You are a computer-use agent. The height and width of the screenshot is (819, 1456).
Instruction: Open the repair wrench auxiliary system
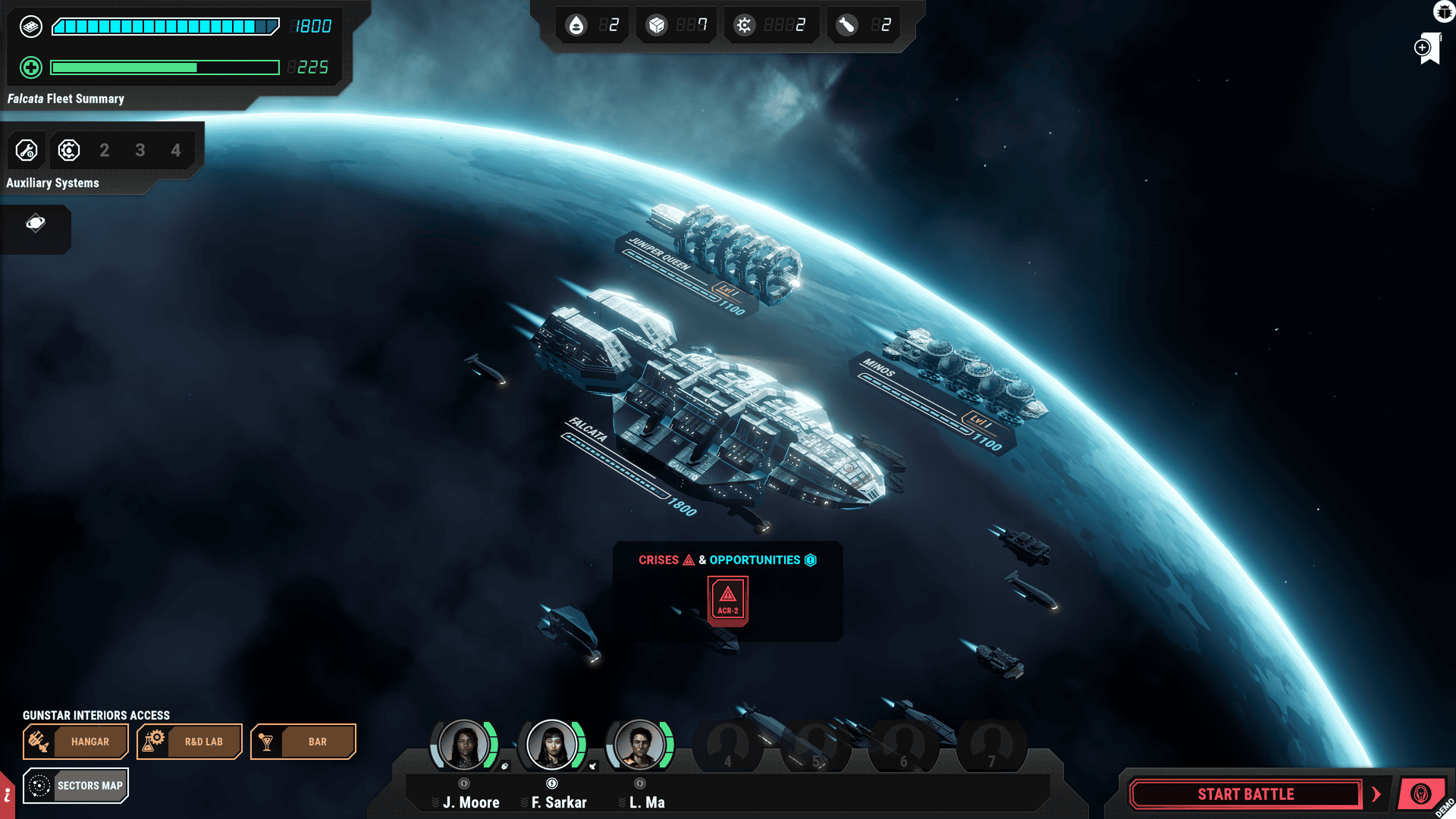(x=27, y=150)
